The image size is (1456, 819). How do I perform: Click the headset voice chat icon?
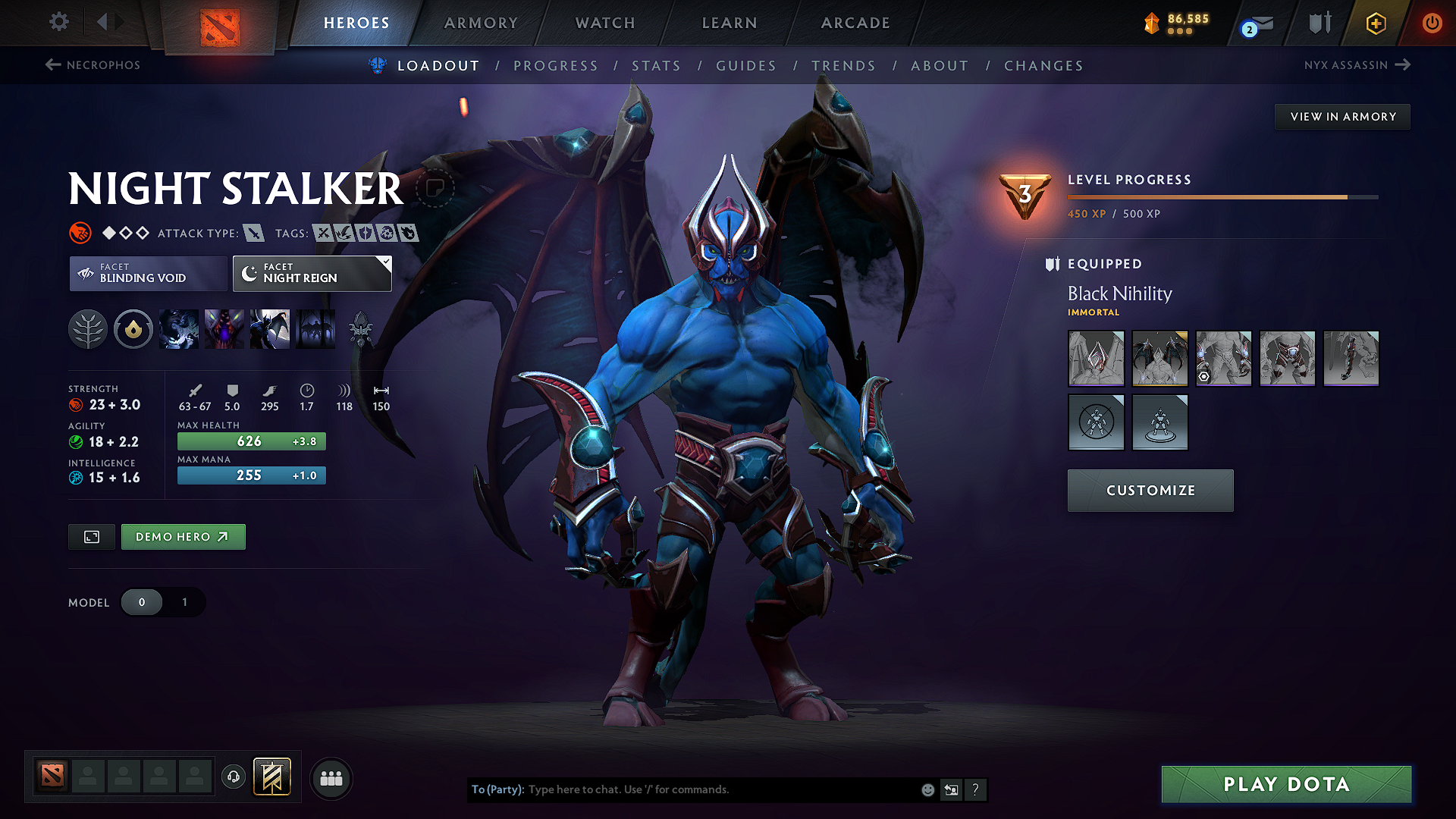coord(234,778)
